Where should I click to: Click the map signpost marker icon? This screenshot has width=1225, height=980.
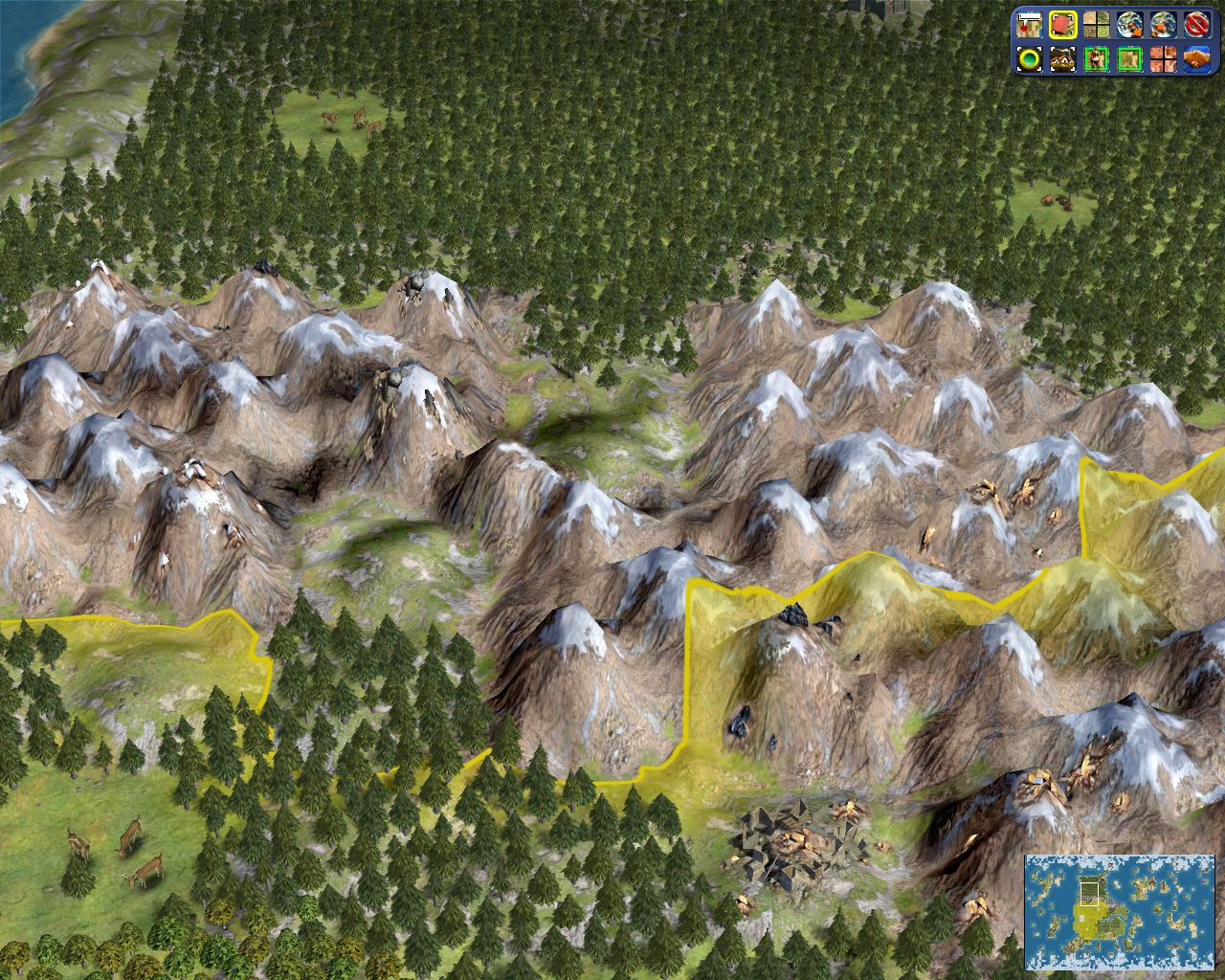(x=1030, y=23)
